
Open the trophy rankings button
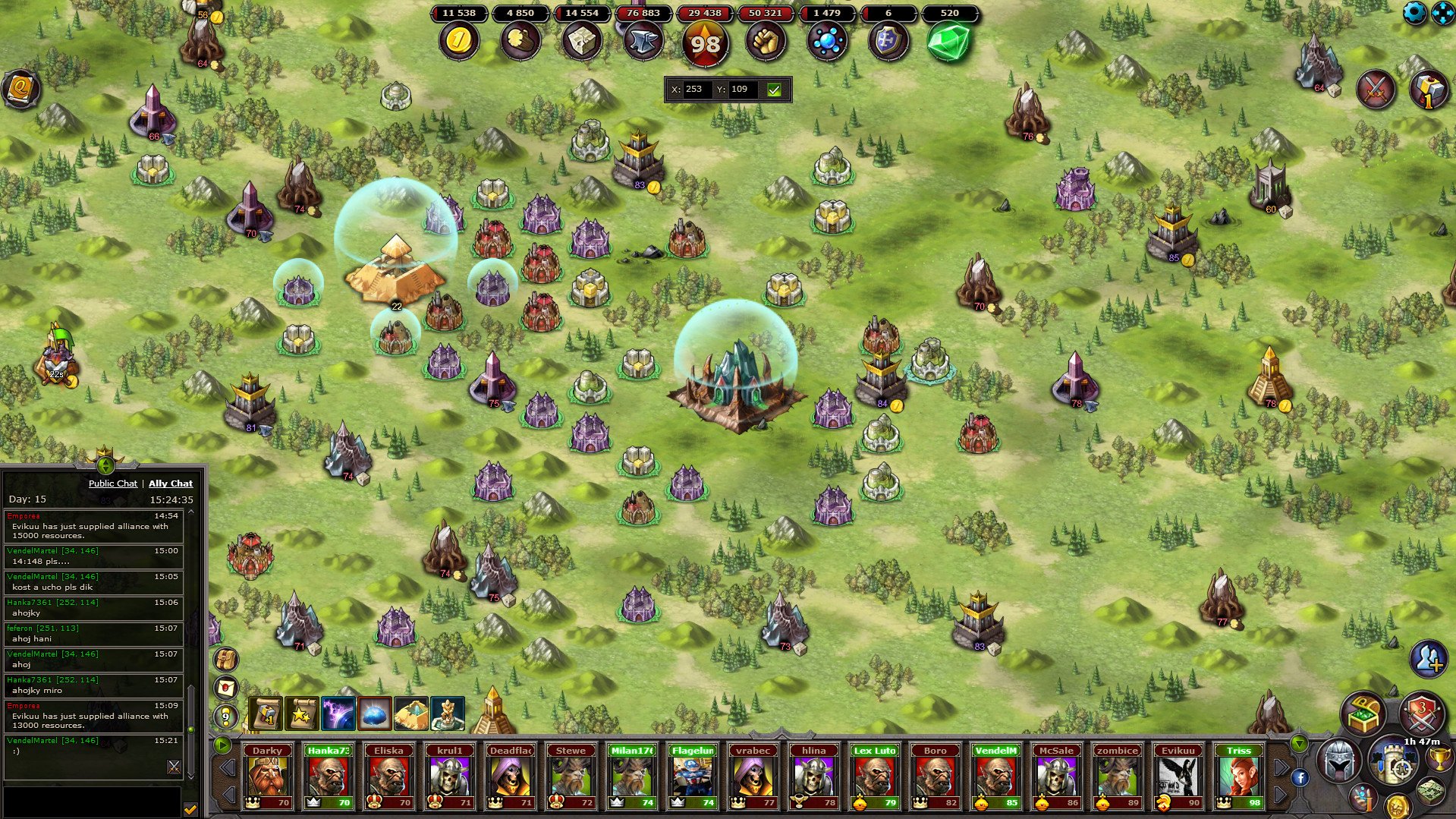click(1440, 759)
